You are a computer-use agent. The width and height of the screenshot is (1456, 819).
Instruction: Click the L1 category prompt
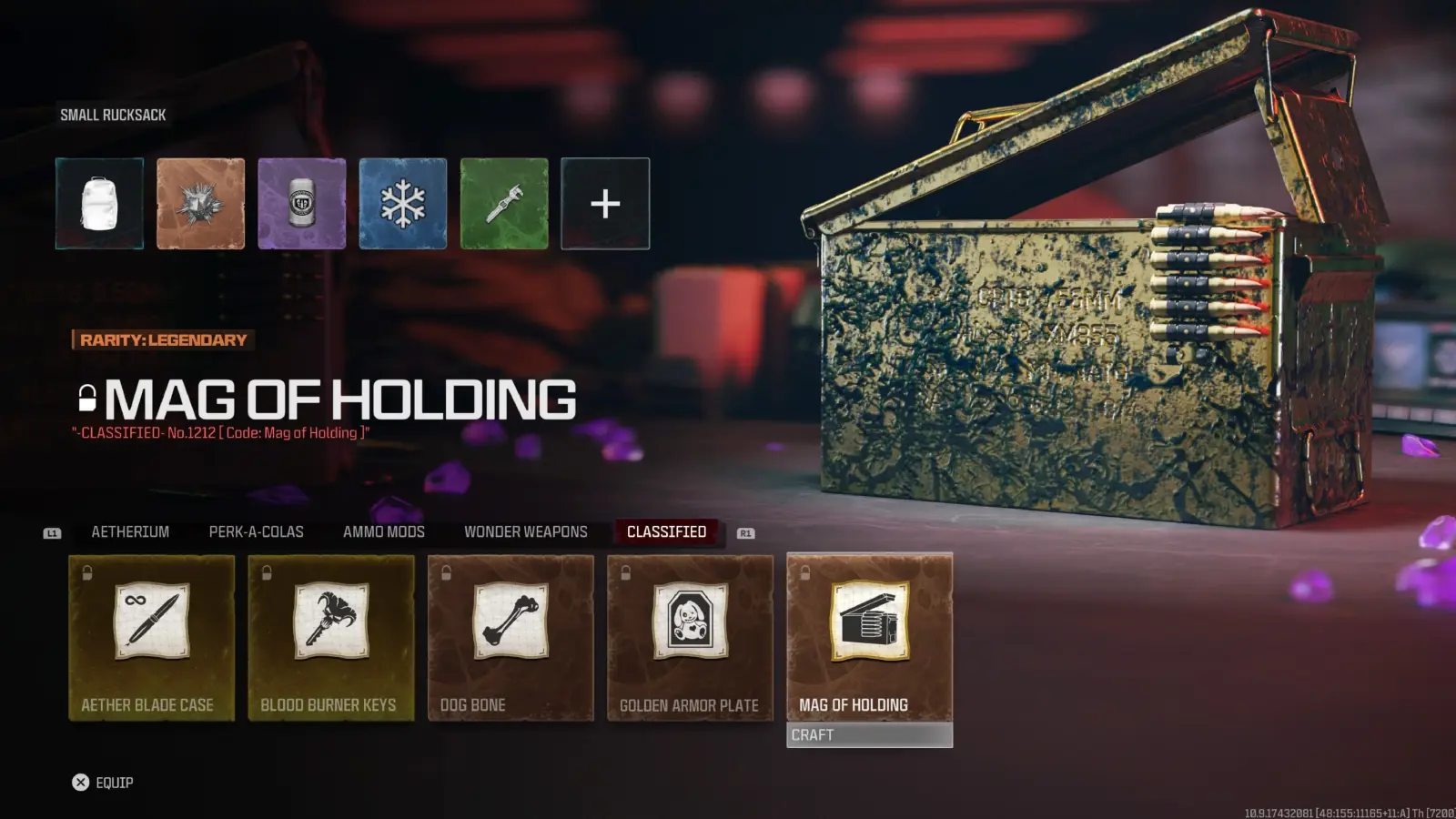52,532
